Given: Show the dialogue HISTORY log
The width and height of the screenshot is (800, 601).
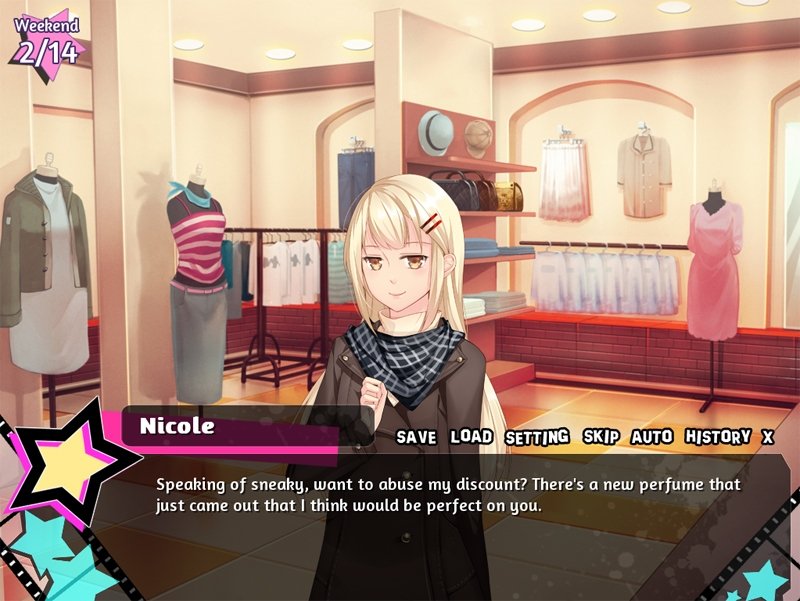Looking at the screenshot, I should point(718,437).
